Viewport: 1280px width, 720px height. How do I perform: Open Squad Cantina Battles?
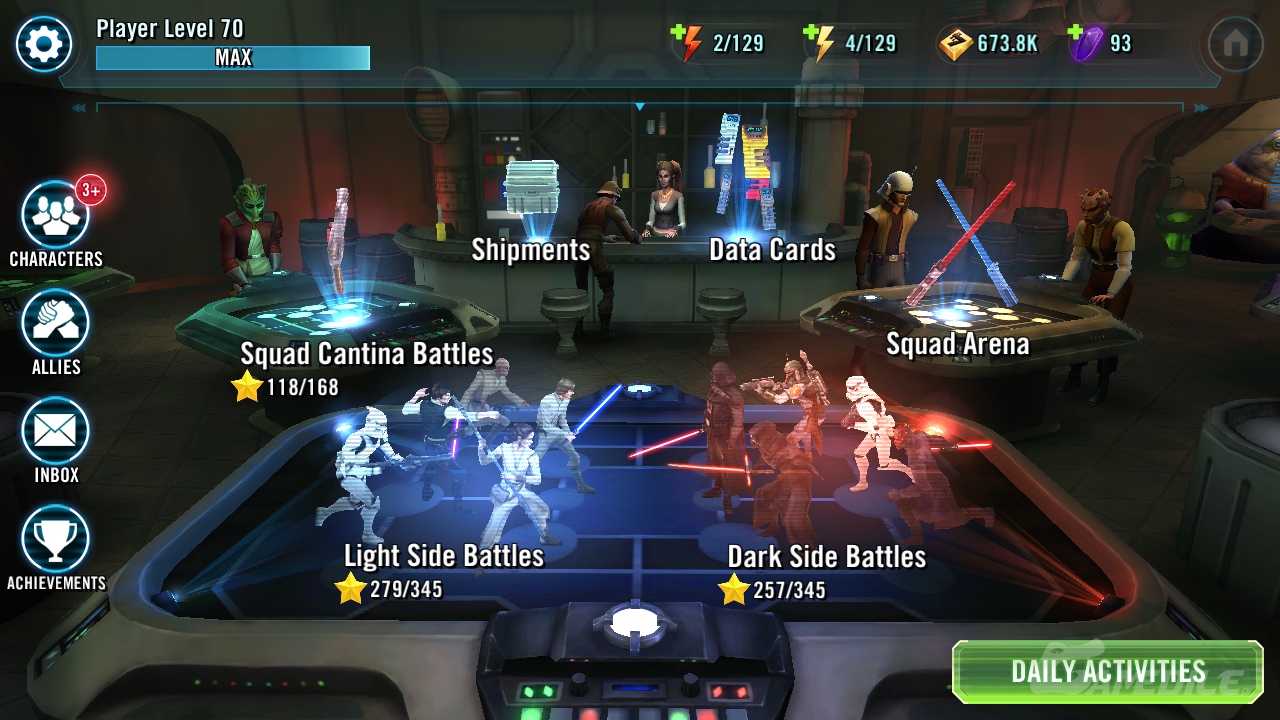(366, 354)
